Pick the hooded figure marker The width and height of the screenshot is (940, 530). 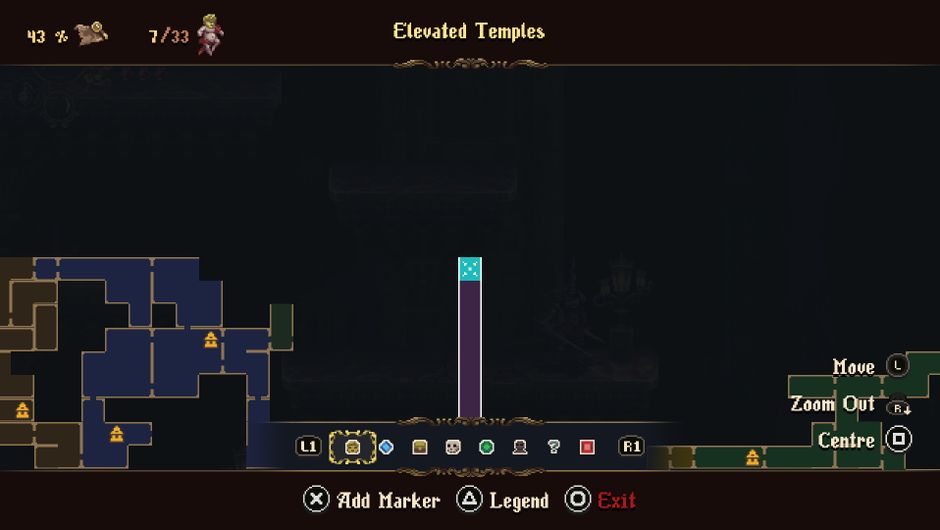pos(520,447)
